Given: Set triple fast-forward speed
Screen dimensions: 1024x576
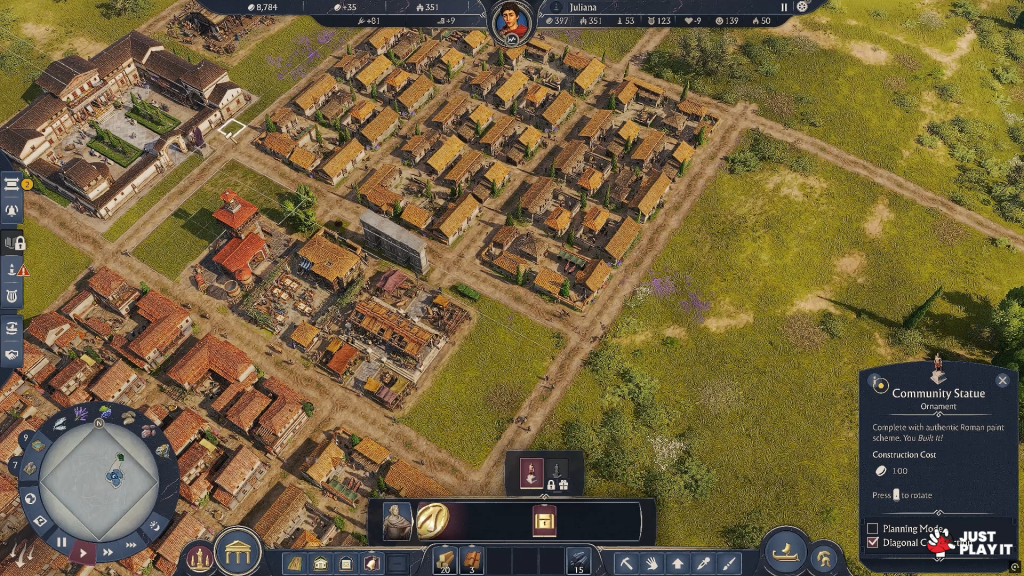Looking at the screenshot, I should coord(131,542).
